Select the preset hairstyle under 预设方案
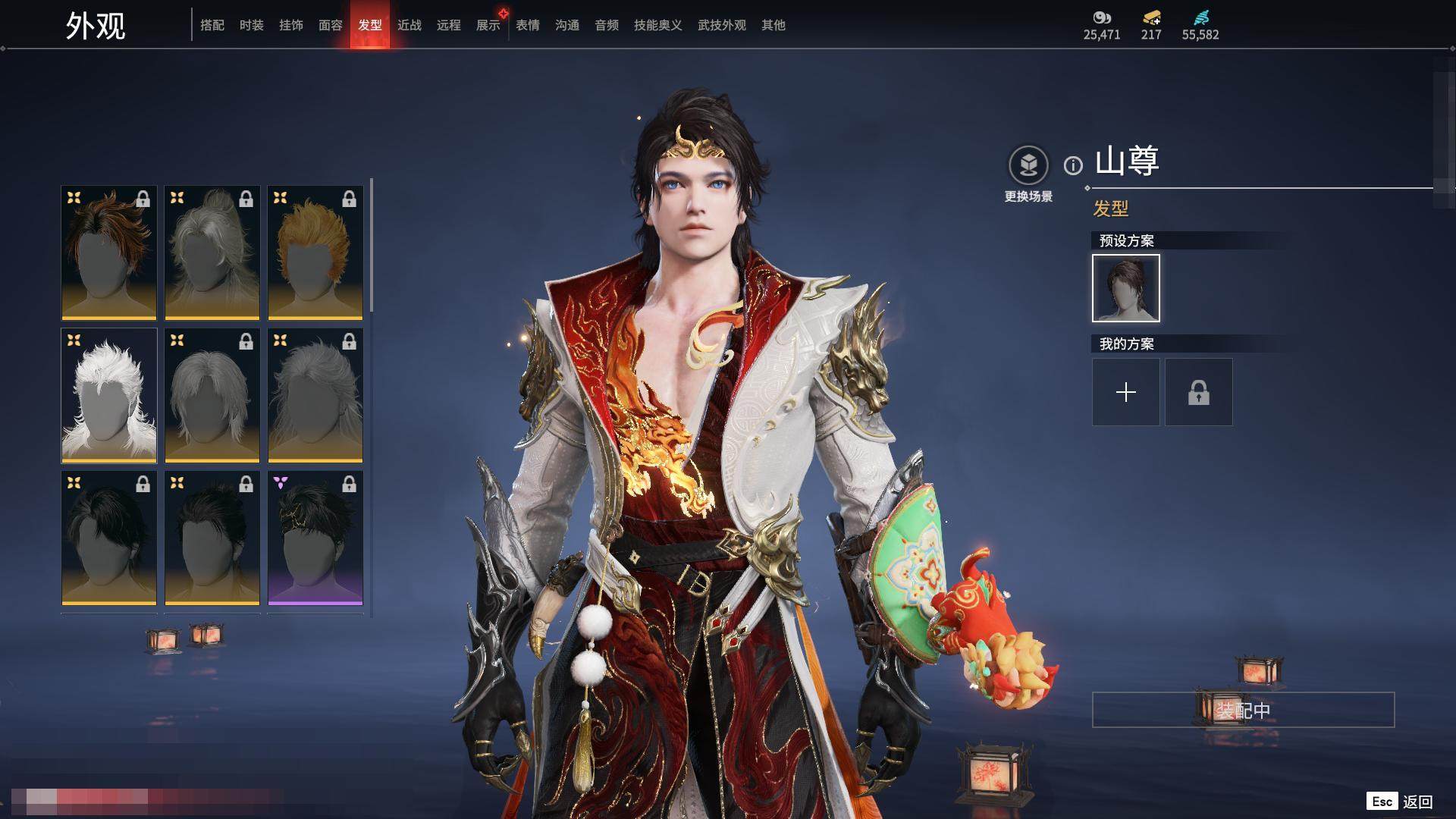Screen dimensions: 1456x819 (x=1125, y=288)
